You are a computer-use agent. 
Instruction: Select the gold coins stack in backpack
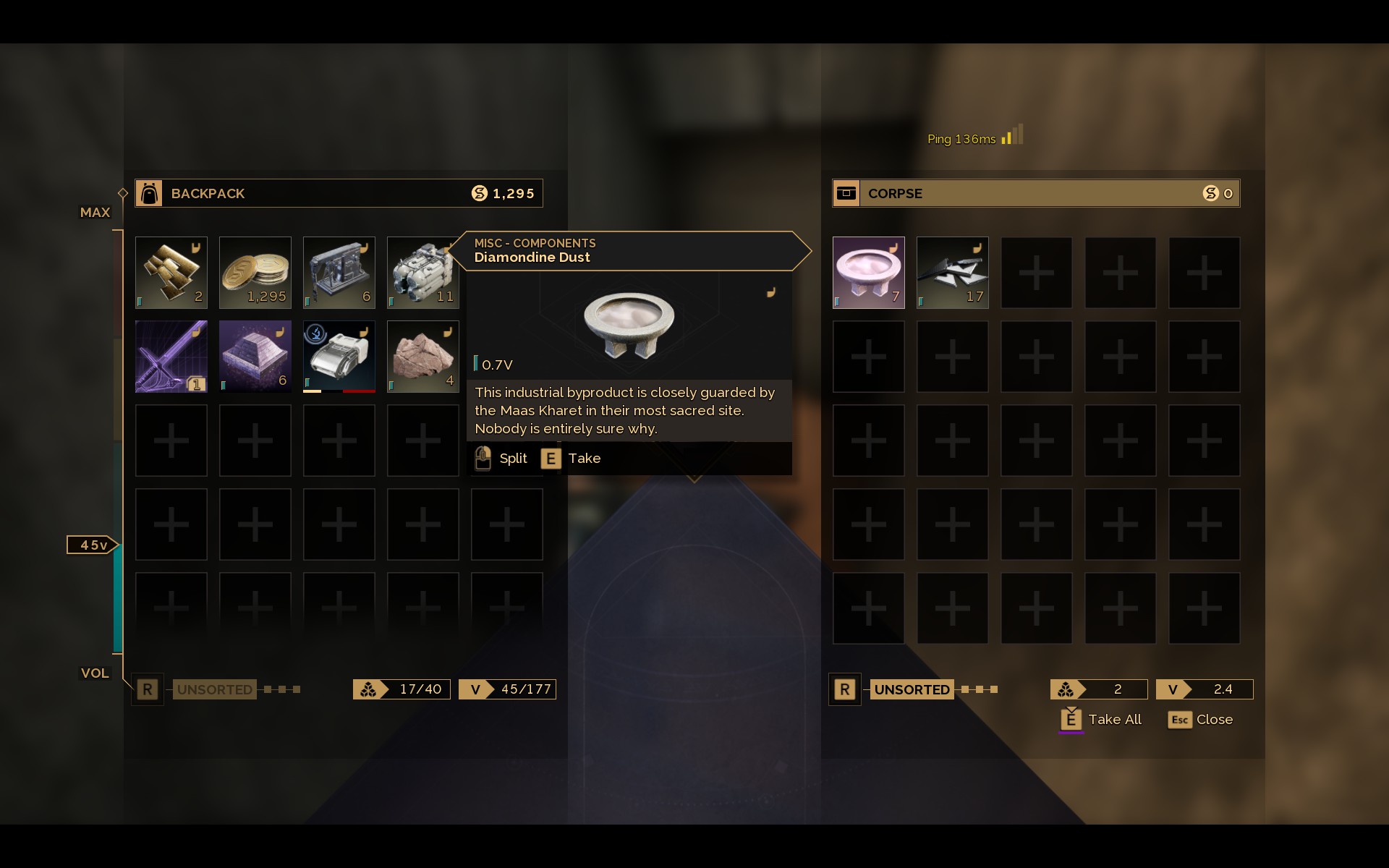point(255,273)
